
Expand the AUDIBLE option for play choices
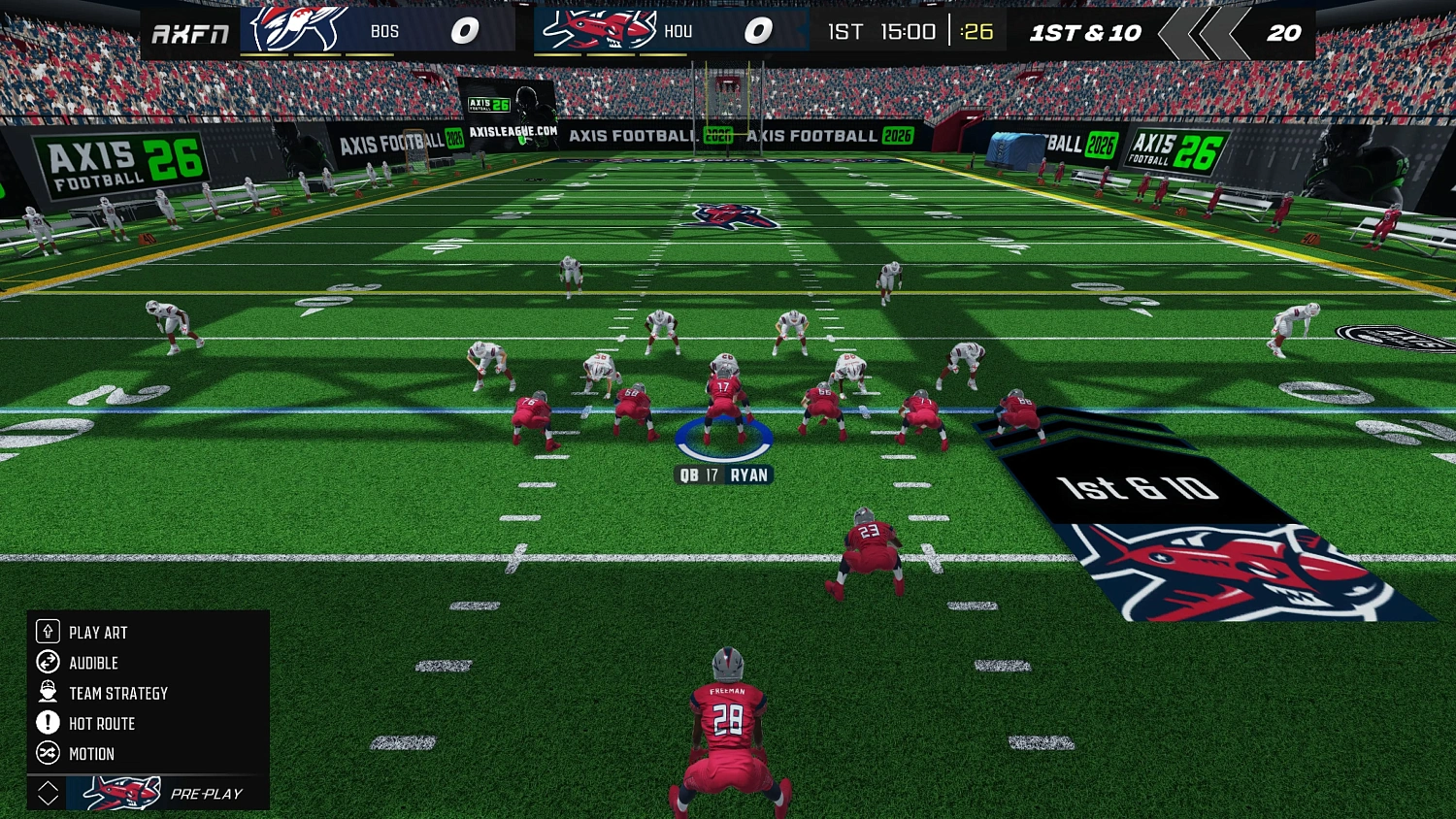coord(93,663)
